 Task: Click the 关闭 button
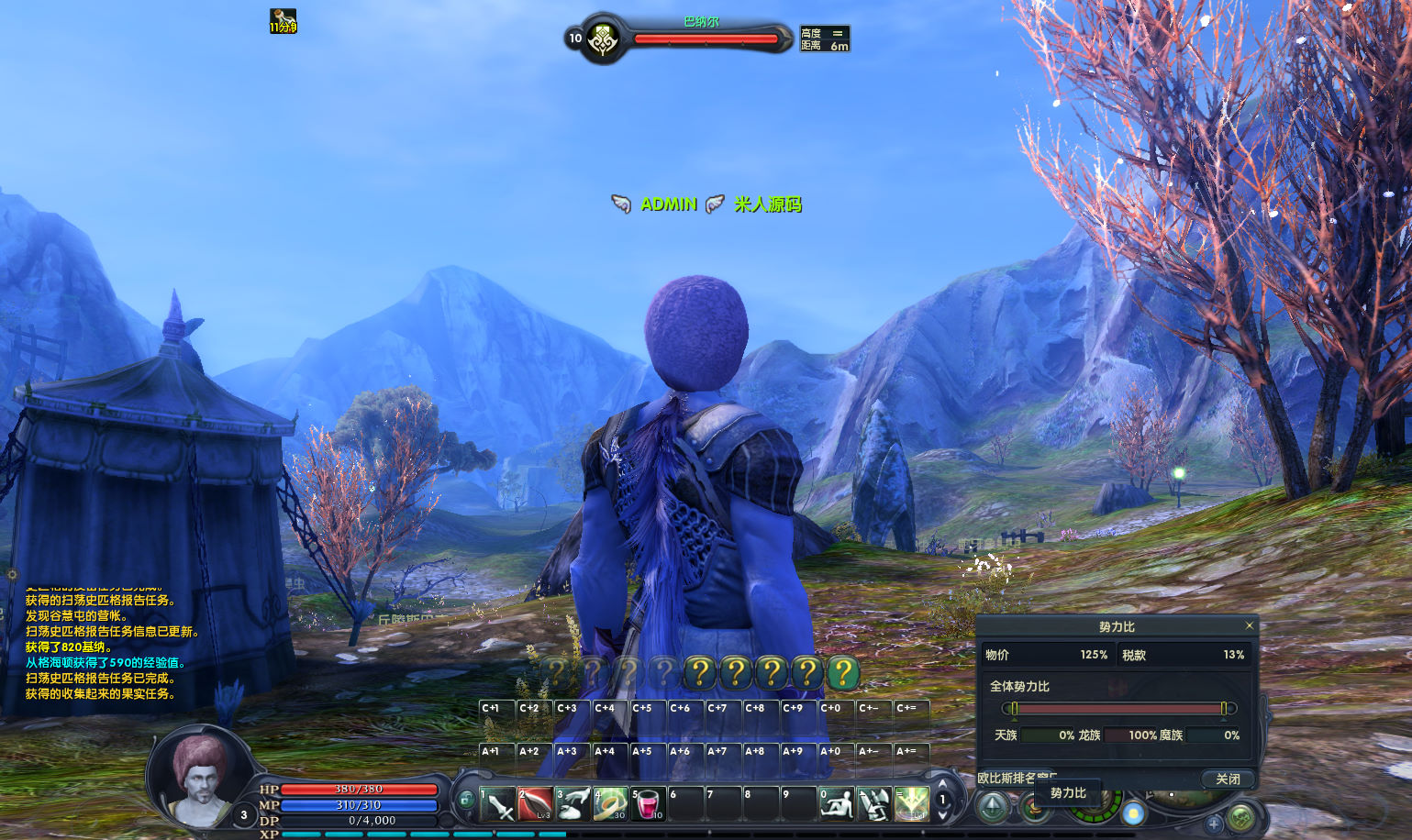click(1228, 779)
